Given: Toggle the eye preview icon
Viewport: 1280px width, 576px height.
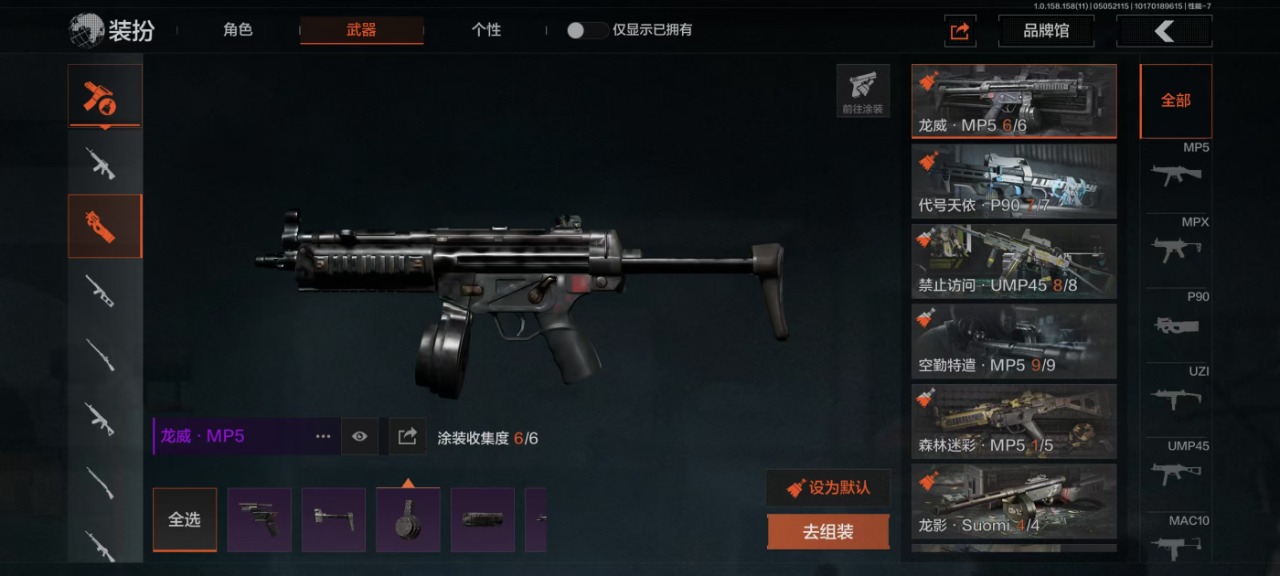Looking at the screenshot, I should coord(360,437).
